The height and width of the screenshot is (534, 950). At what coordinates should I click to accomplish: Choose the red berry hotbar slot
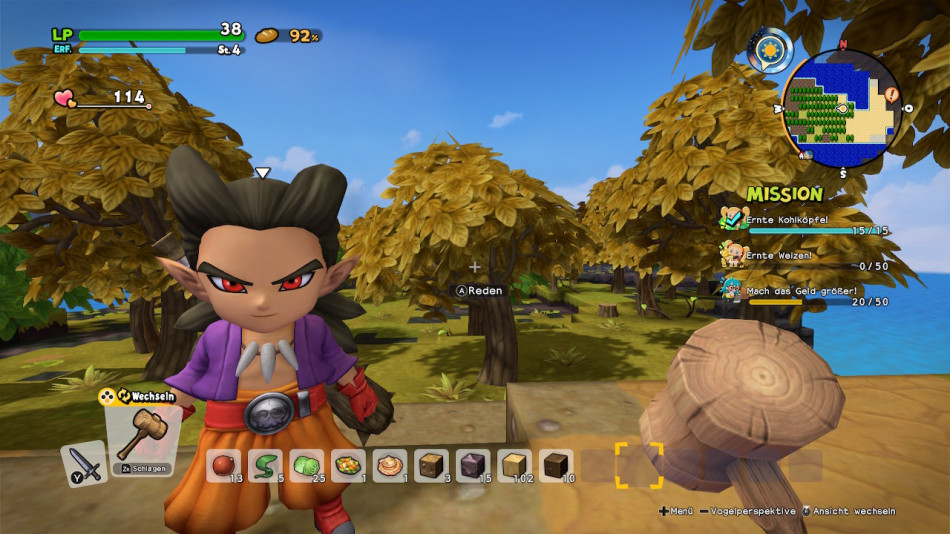pos(224,465)
